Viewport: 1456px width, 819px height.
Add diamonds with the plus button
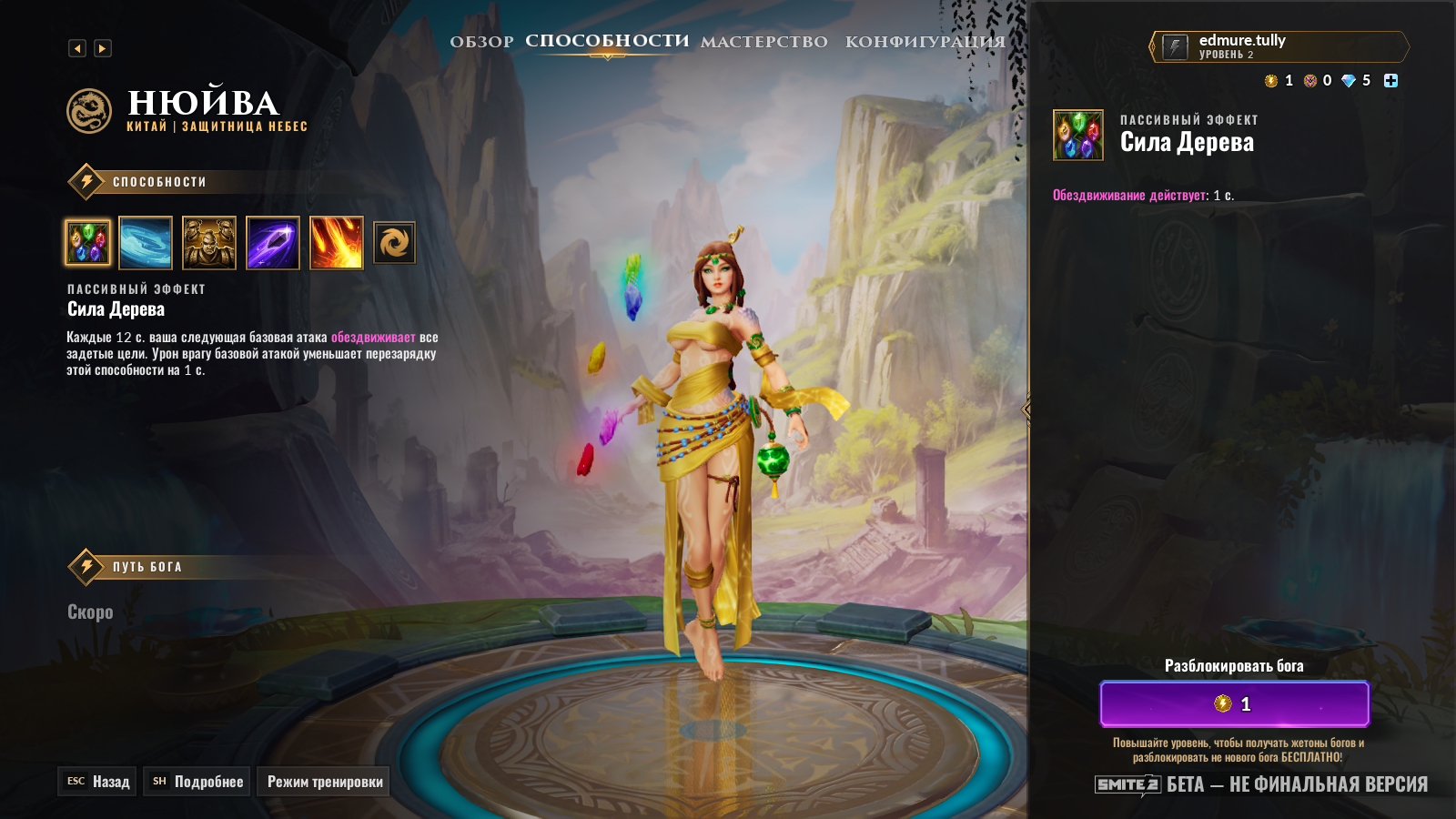tap(1390, 81)
